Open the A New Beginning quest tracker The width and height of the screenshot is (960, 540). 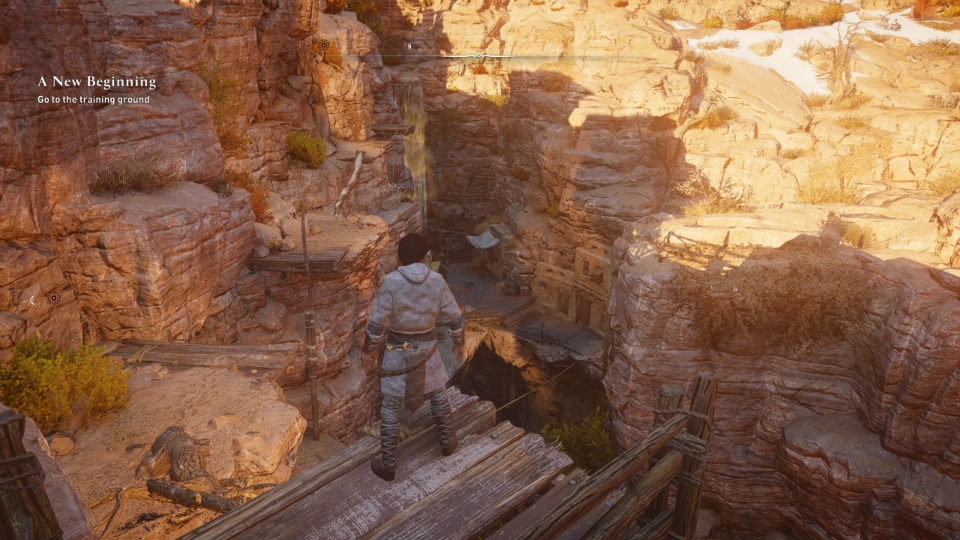point(97,82)
